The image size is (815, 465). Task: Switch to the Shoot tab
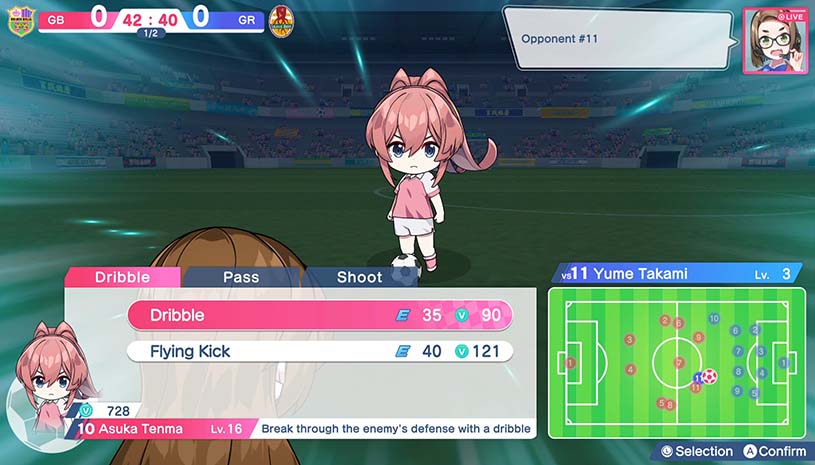coord(360,277)
